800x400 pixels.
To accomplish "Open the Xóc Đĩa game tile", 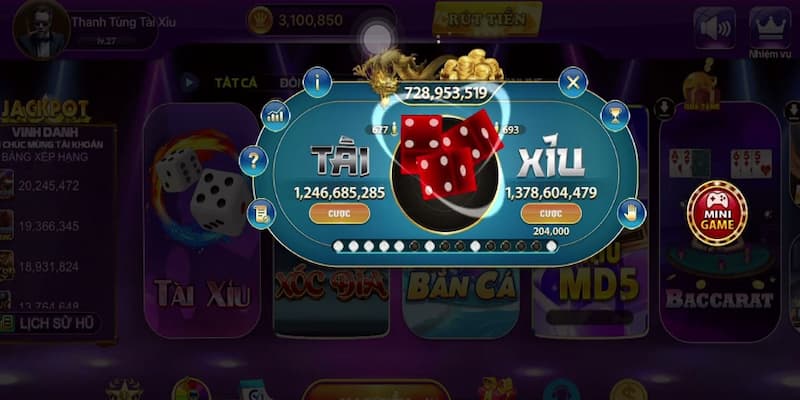I will pos(330,288).
